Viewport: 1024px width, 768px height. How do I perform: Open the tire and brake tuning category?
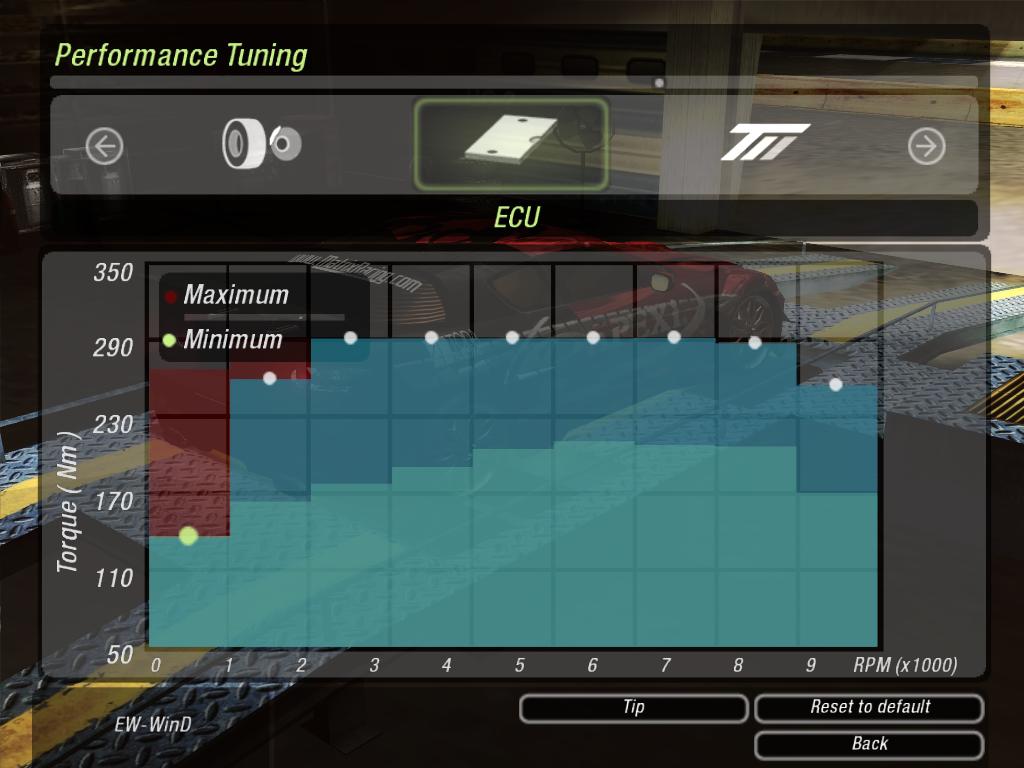(262, 144)
